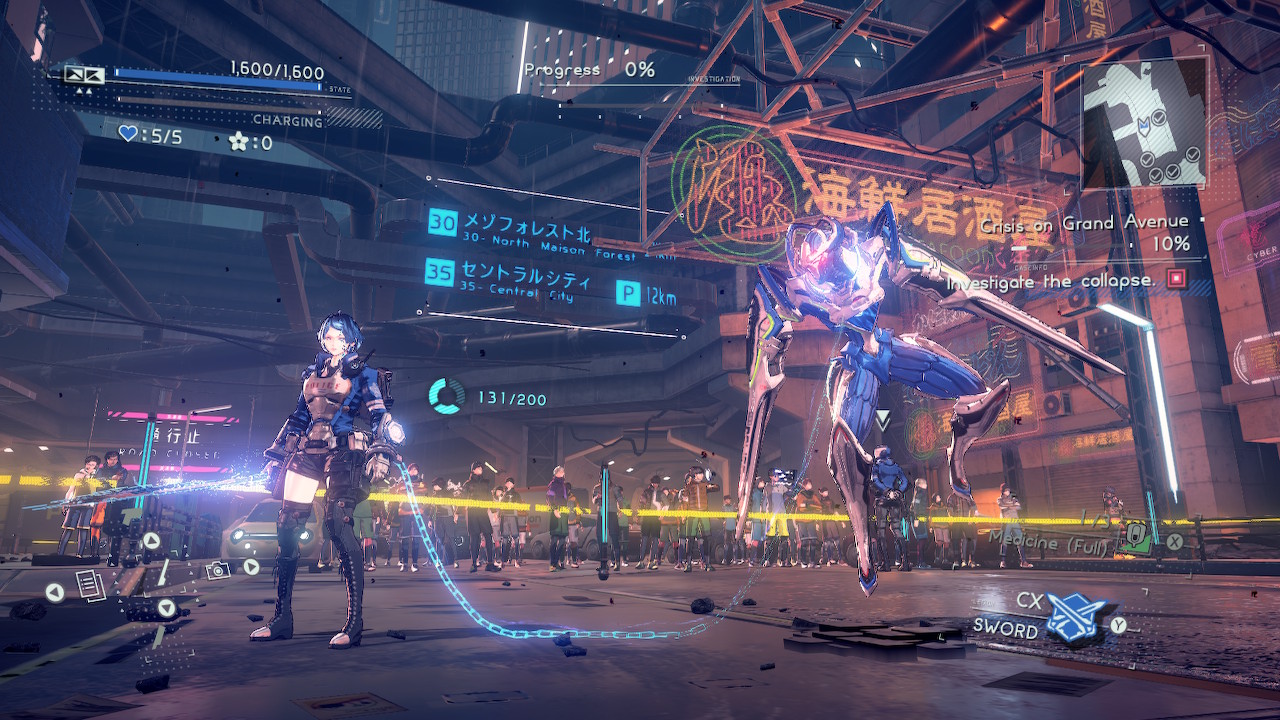1280x720 pixels.
Task: Open the minimap of the area
Action: [1144, 126]
